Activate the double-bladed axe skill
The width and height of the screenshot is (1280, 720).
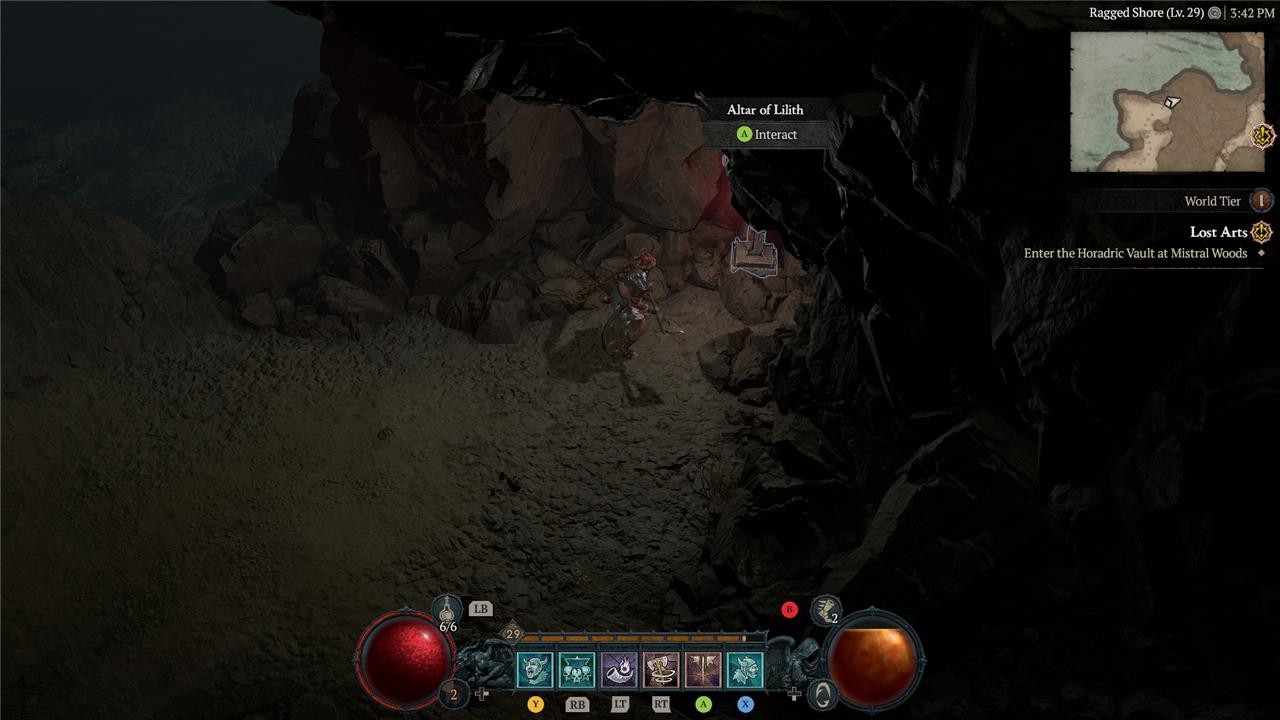coord(703,669)
